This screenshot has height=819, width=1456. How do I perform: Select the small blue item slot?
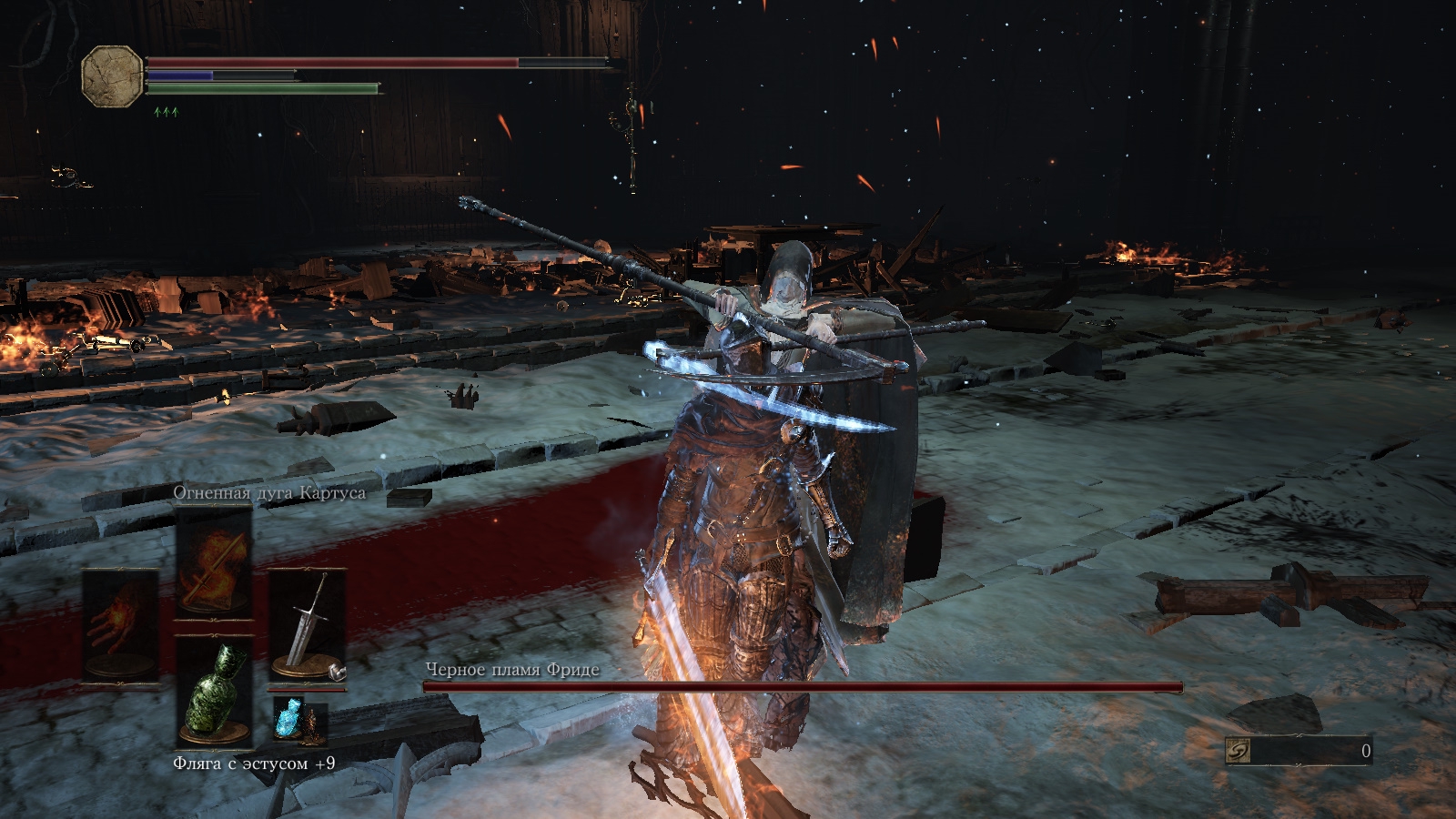291,719
